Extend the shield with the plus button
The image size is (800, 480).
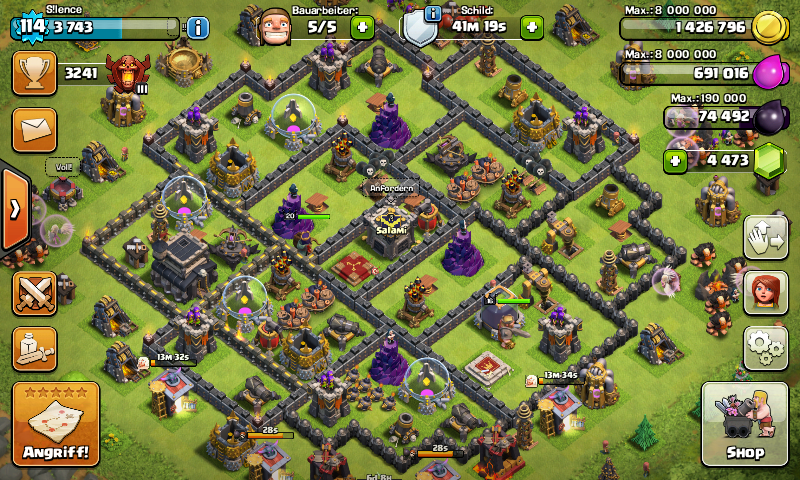532,27
